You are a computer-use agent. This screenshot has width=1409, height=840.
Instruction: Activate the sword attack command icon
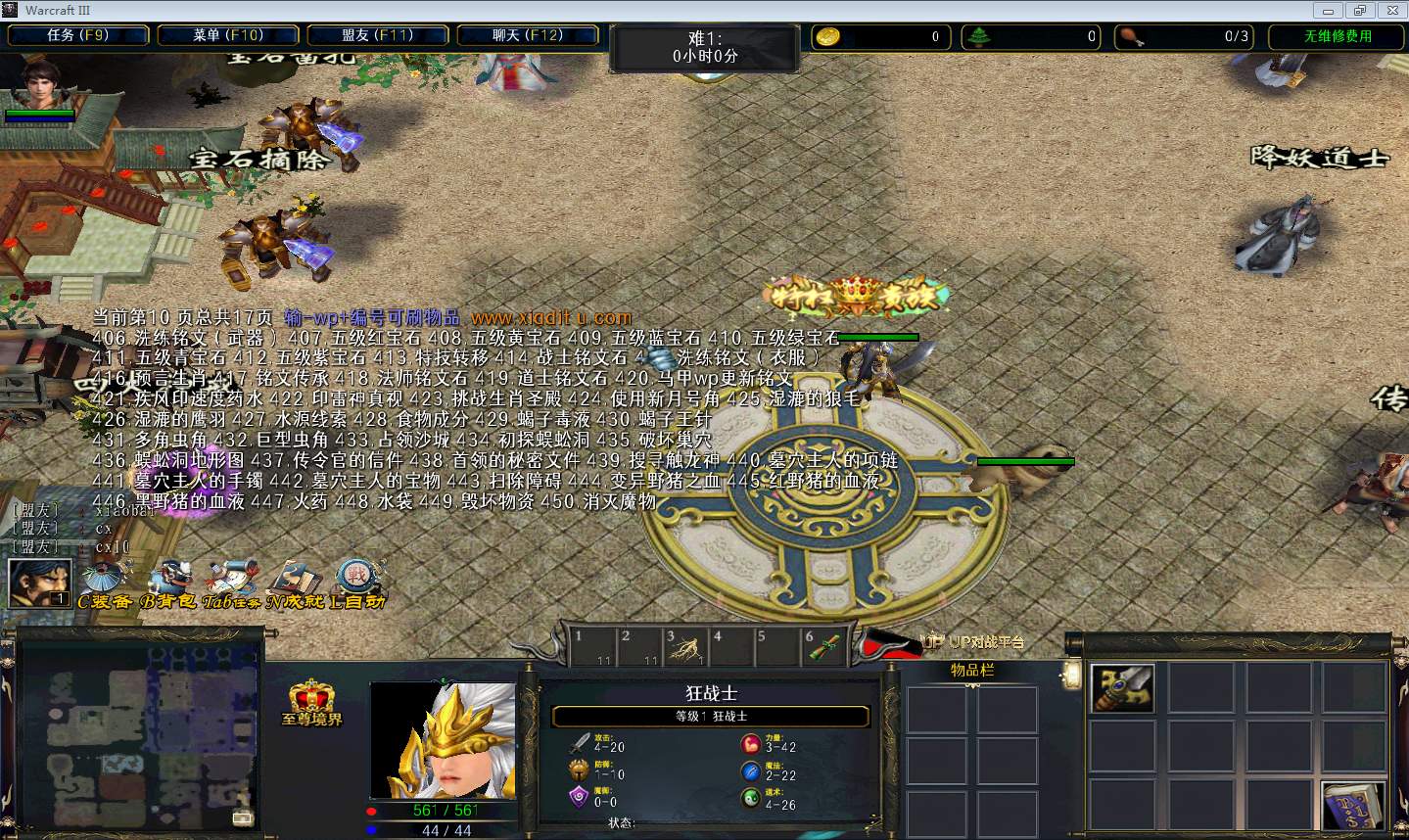pyautogui.click(x=1123, y=688)
